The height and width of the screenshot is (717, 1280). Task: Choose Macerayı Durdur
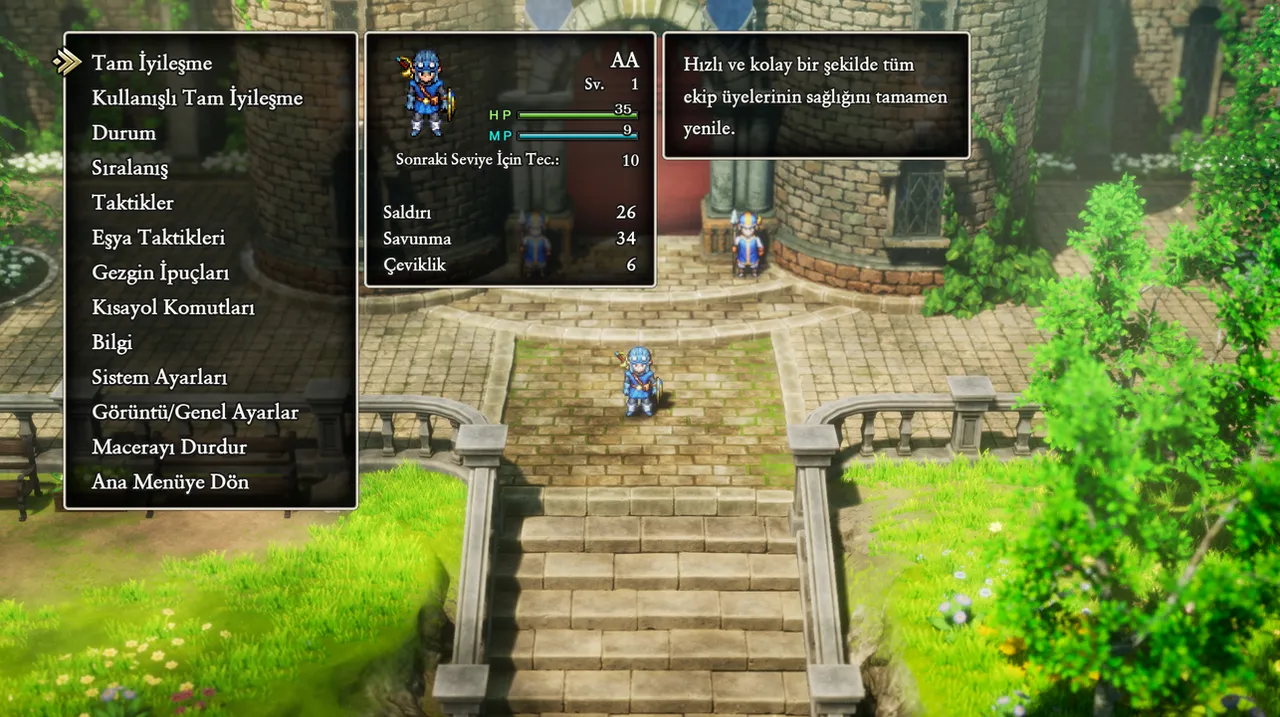click(x=169, y=447)
